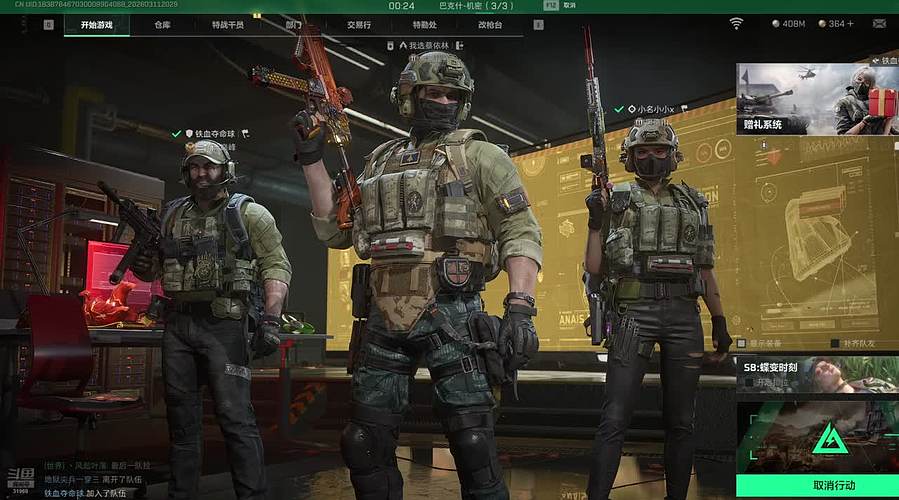Select teammate 铁血夺命球 name tag
This screenshot has width=899, height=500.
[211, 133]
